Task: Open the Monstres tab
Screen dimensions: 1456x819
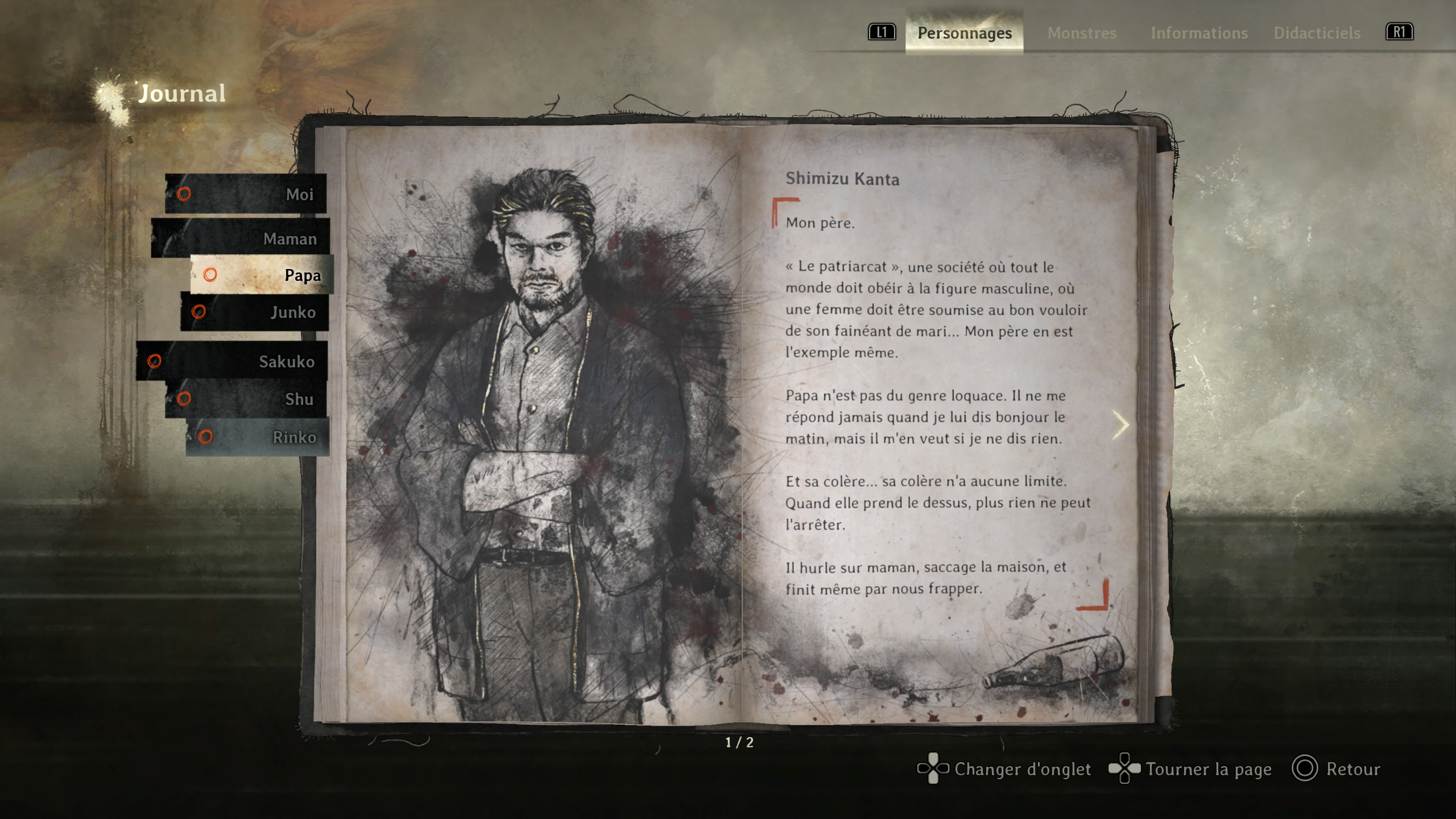Action: click(x=1082, y=33)
